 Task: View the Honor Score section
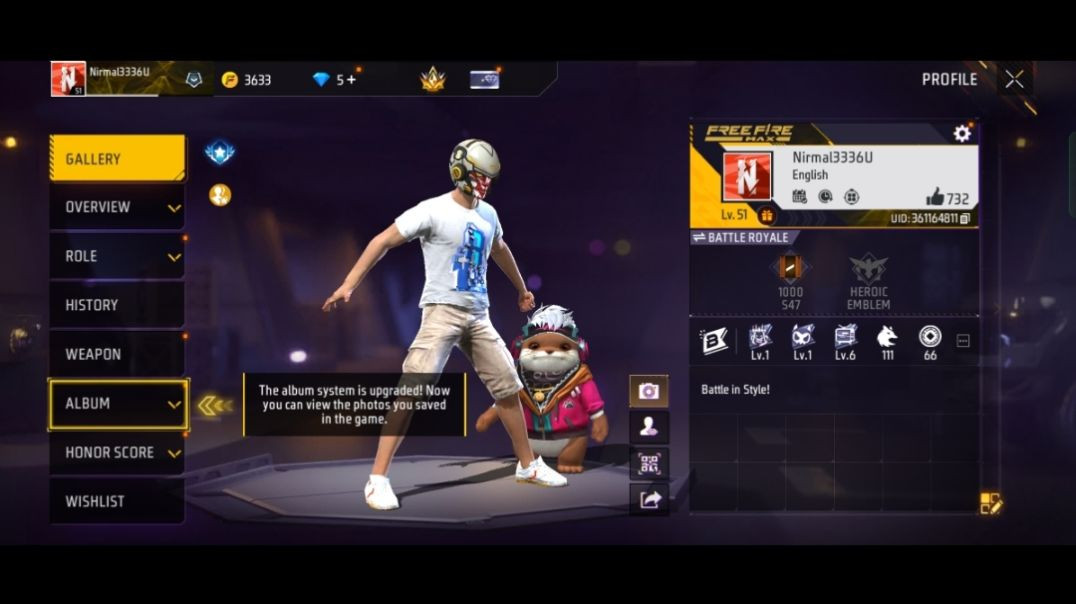click(x=117, y=452)
